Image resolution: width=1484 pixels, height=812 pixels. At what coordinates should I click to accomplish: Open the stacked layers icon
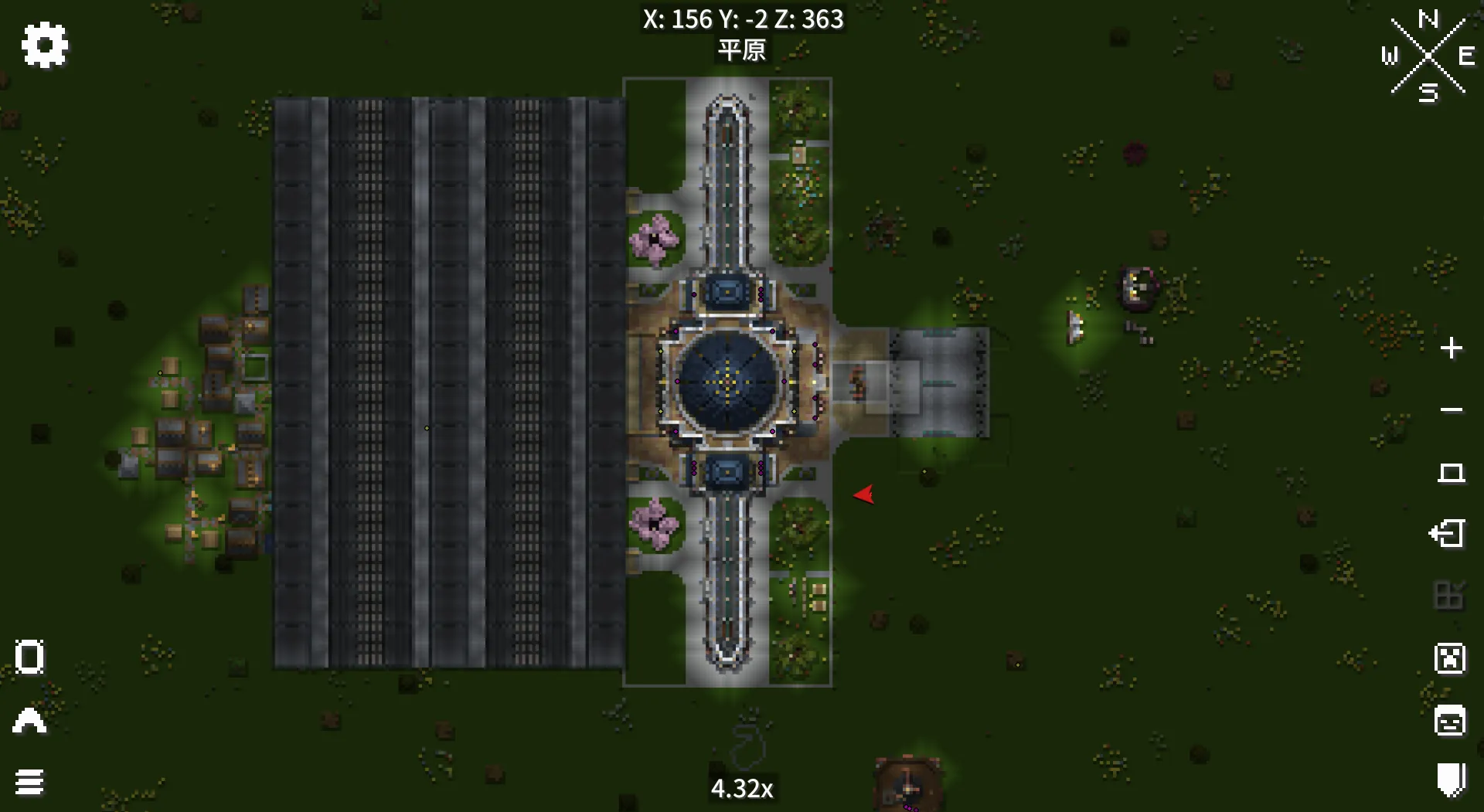29,782
